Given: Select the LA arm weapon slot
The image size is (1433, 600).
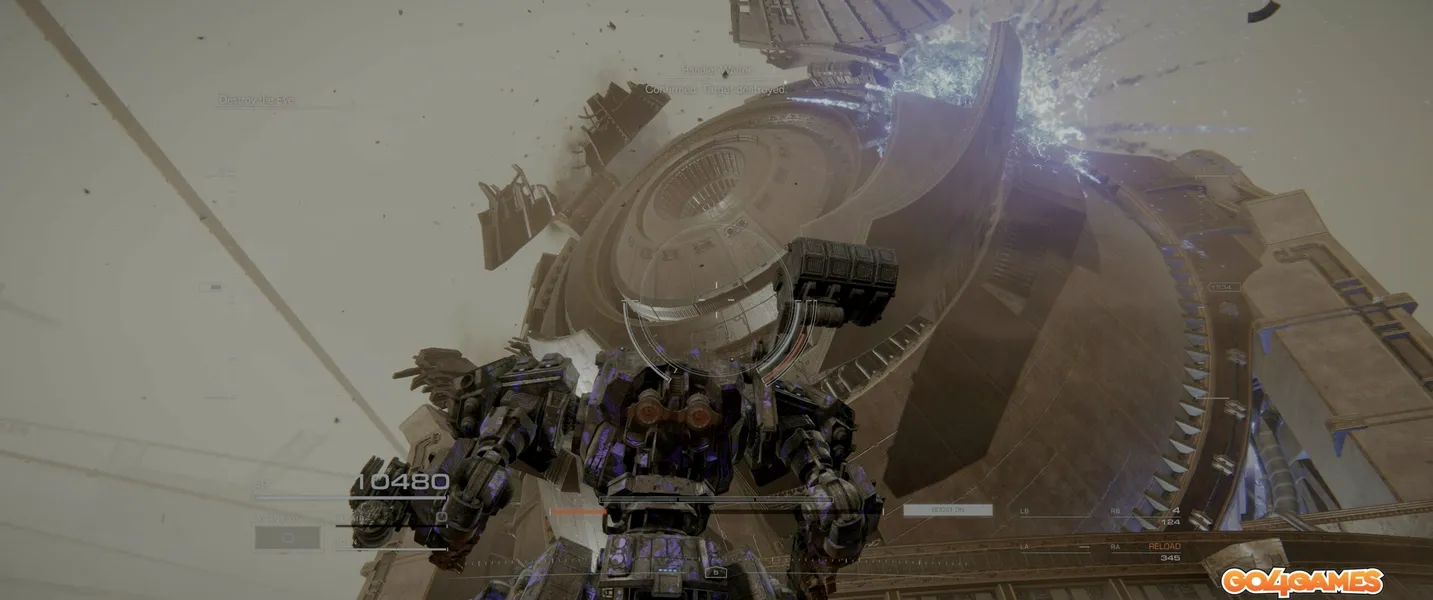Looking at the screenshot, I should 1026,548.
